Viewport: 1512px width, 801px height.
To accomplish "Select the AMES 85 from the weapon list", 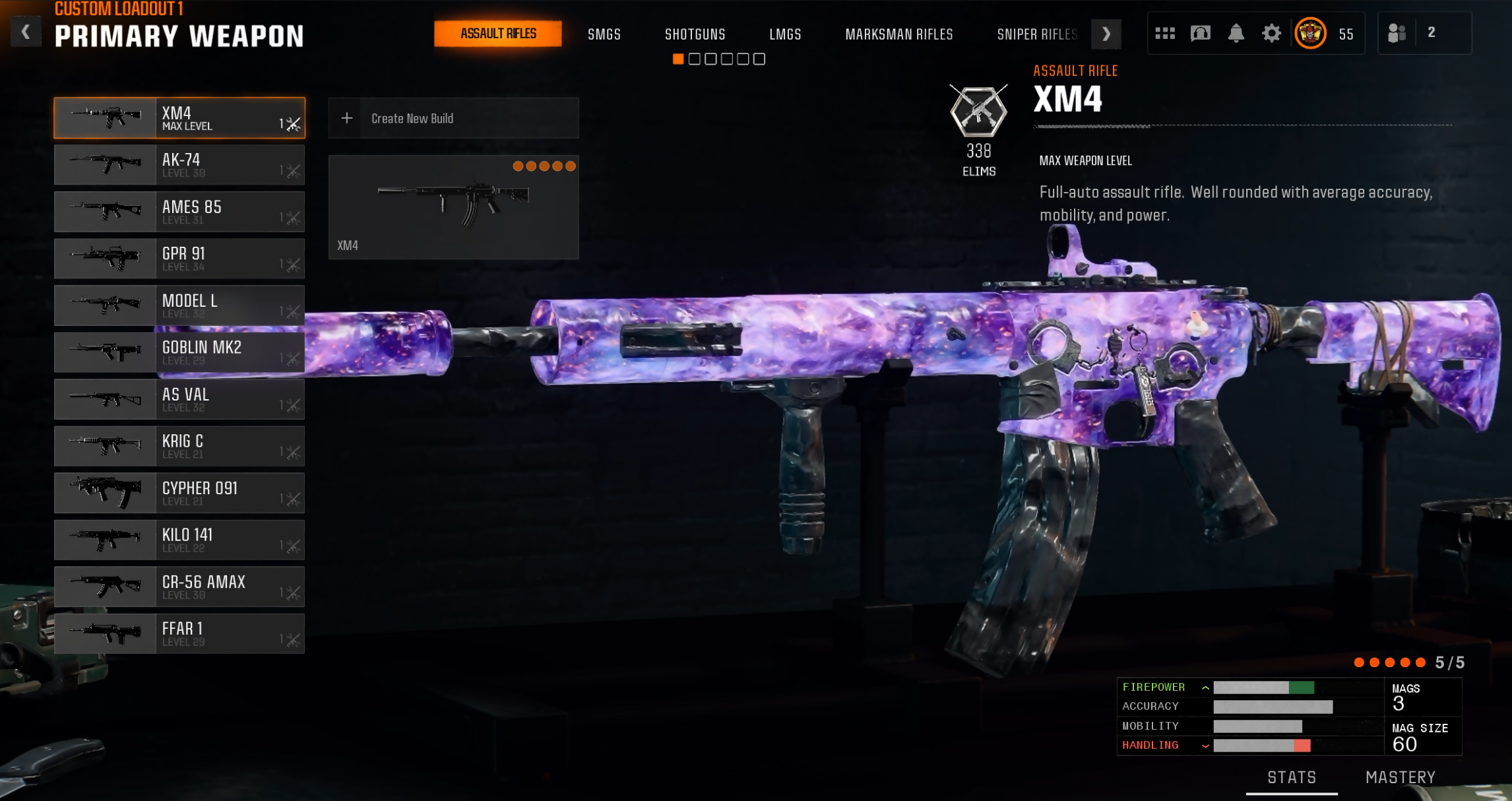I will (x=179, y=212).
